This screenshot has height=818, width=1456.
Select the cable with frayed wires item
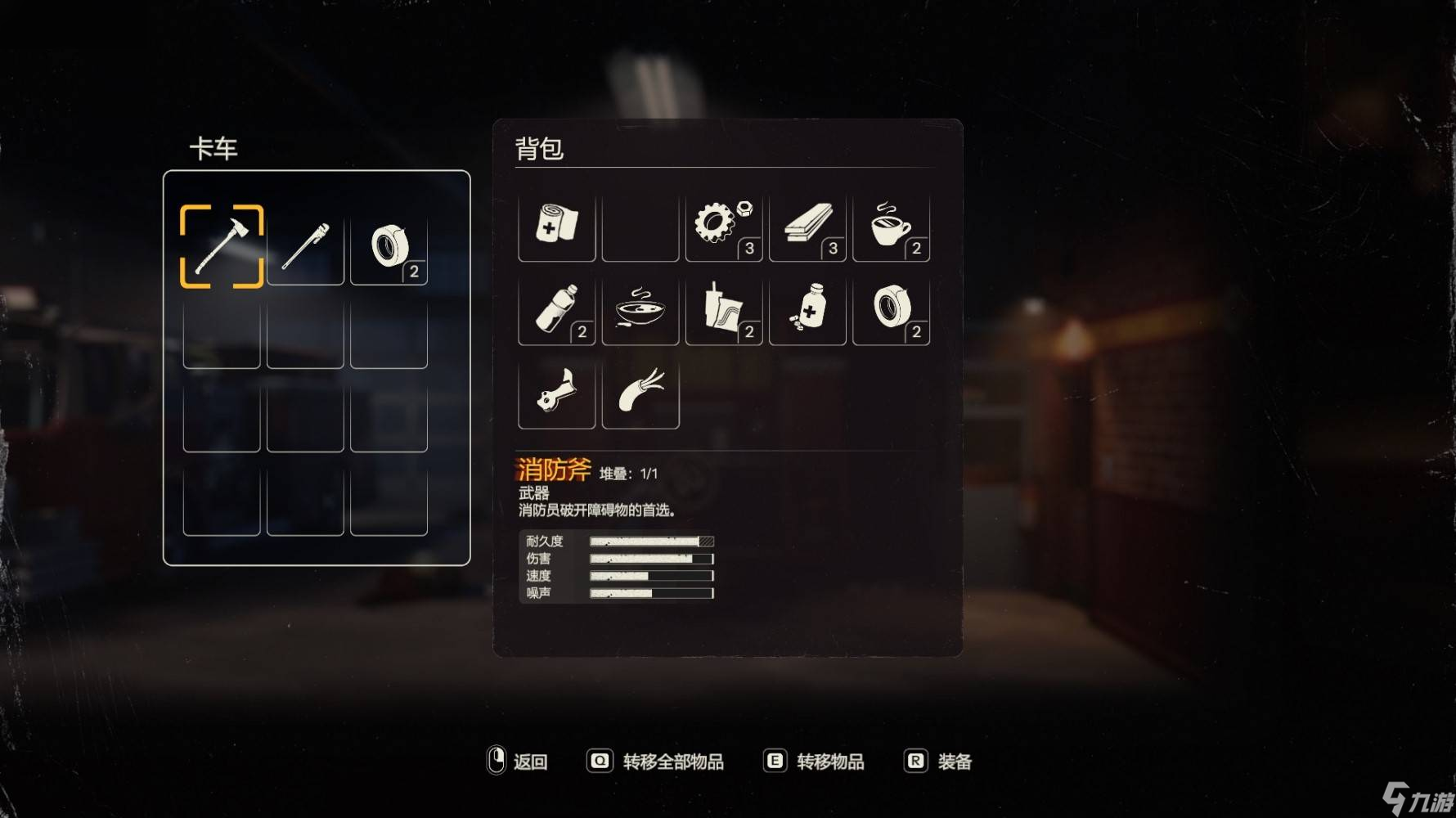(640, 393)
